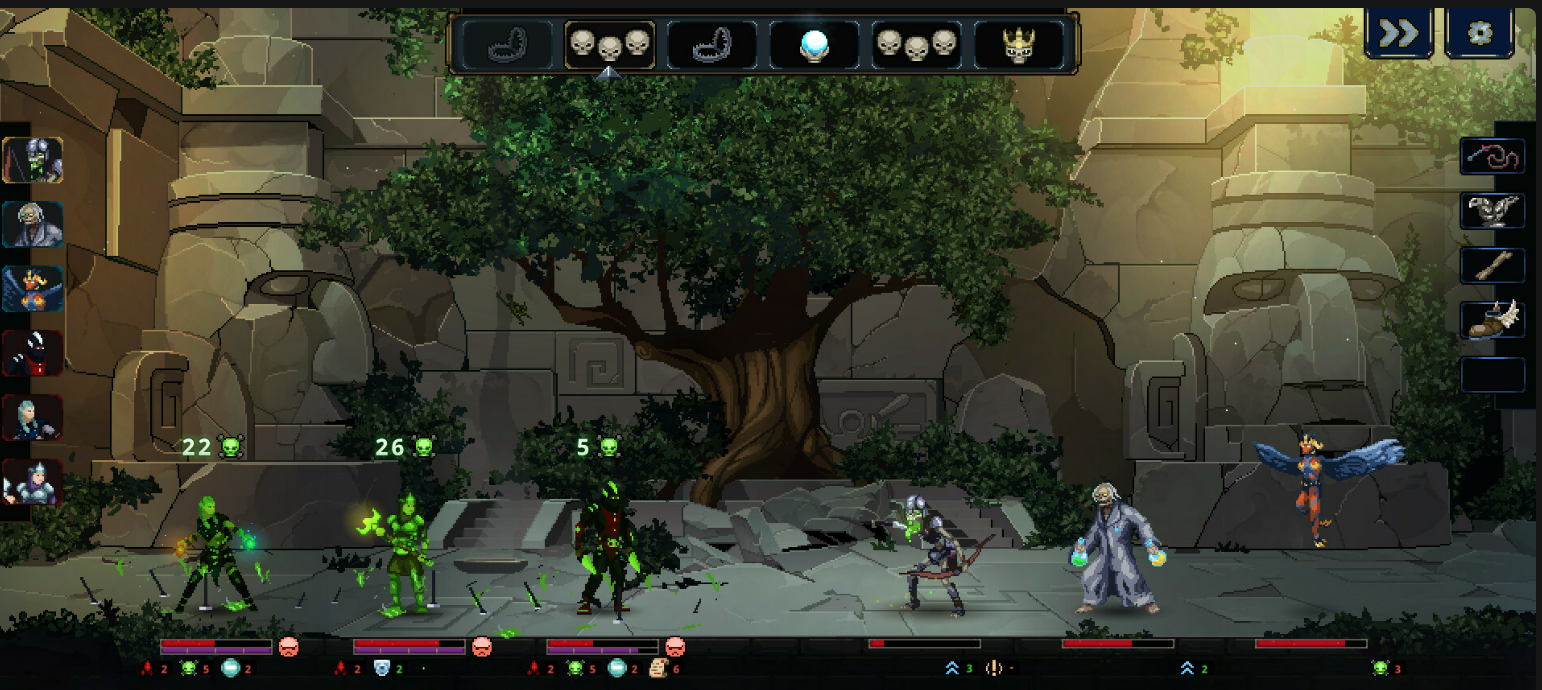The height and width of the screenshot is (690, 1542).
Task: Click the fast-forward speed button
Action: 1398,34
